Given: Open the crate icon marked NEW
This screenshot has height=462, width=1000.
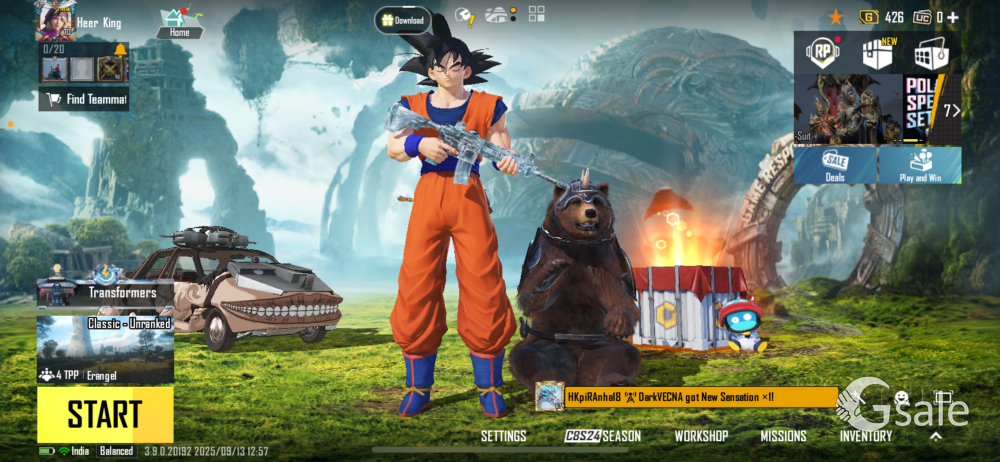Looking at the screenshot, I should [877, 54].
